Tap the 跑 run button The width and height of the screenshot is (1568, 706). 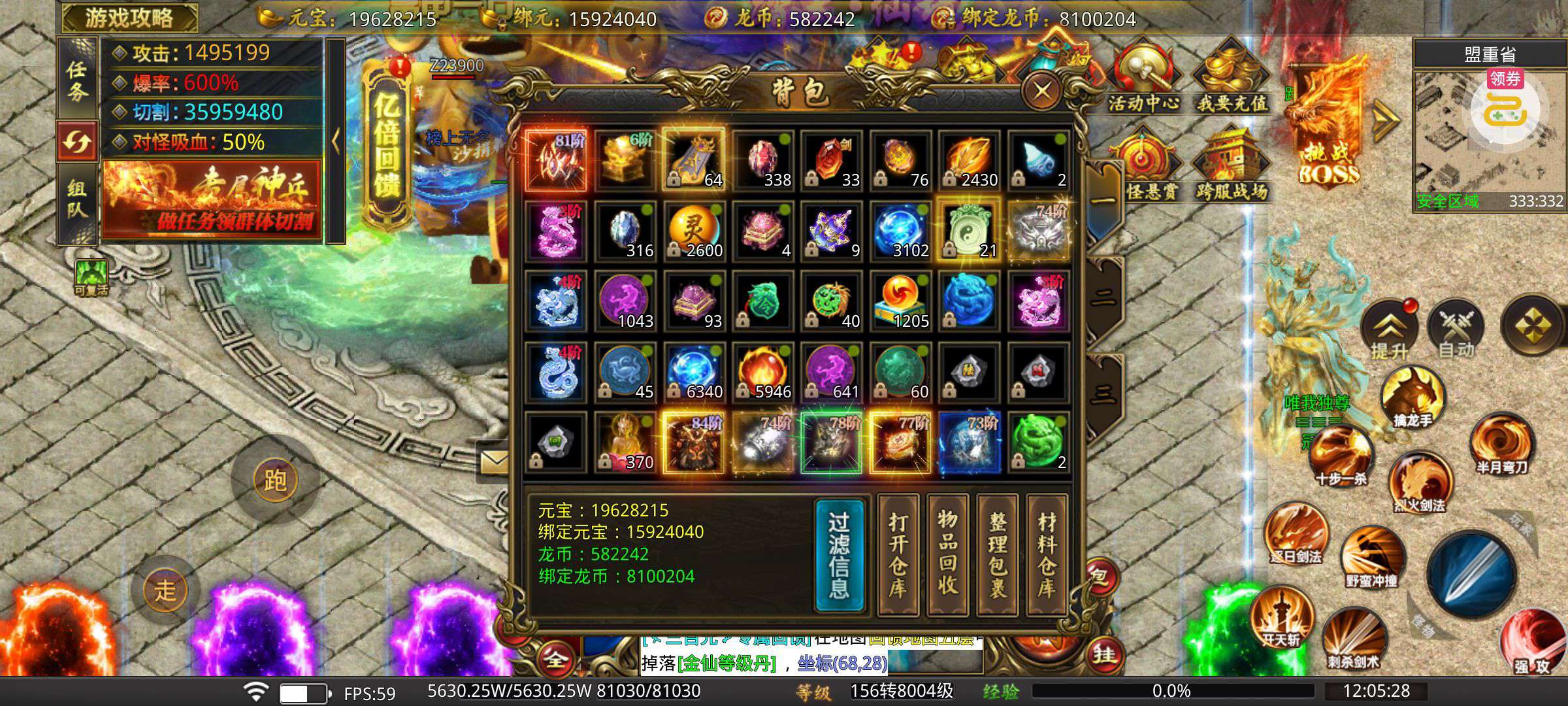(x=275, y=480)
